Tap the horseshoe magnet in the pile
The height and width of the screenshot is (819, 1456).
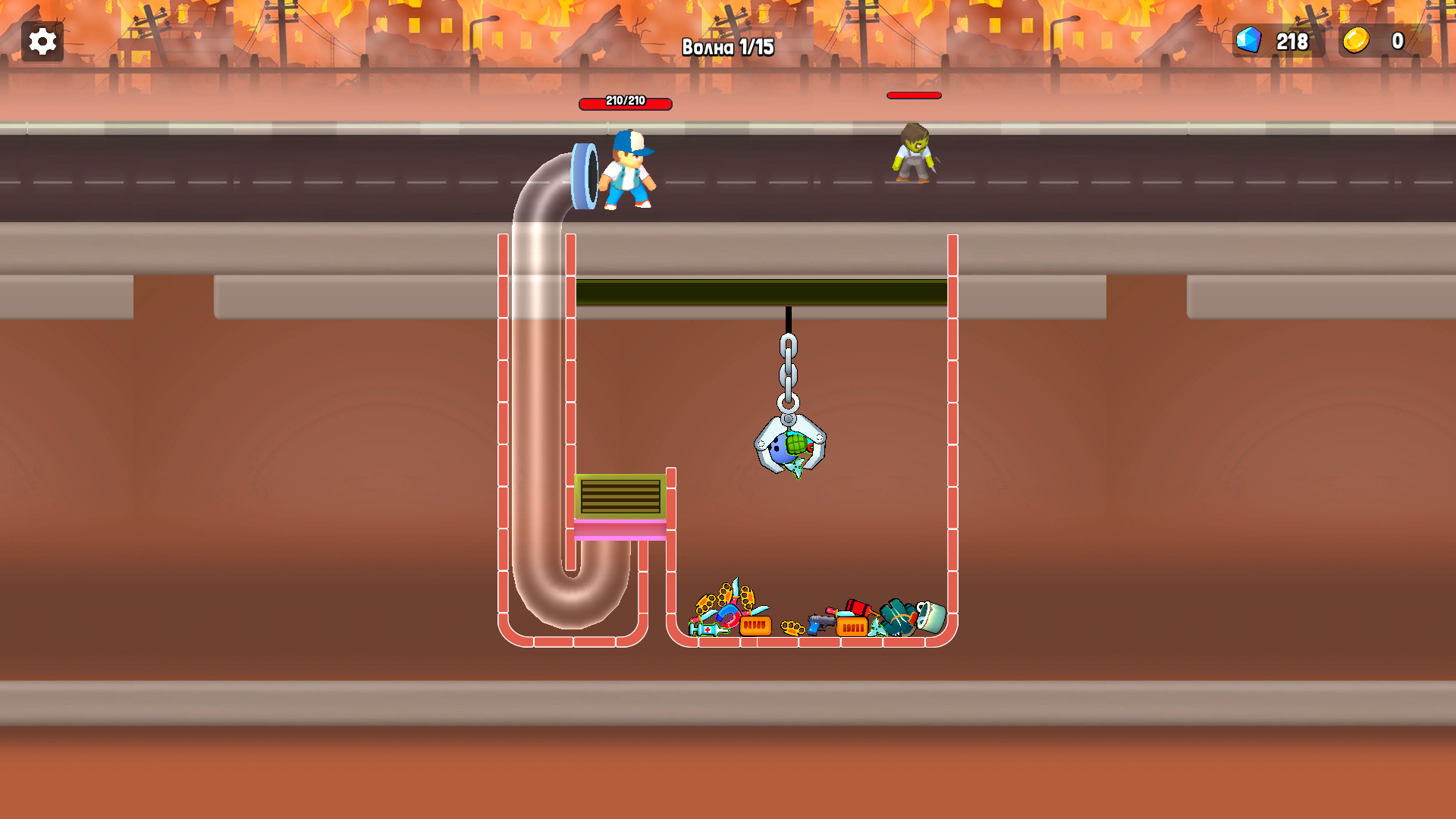point(727,617)
